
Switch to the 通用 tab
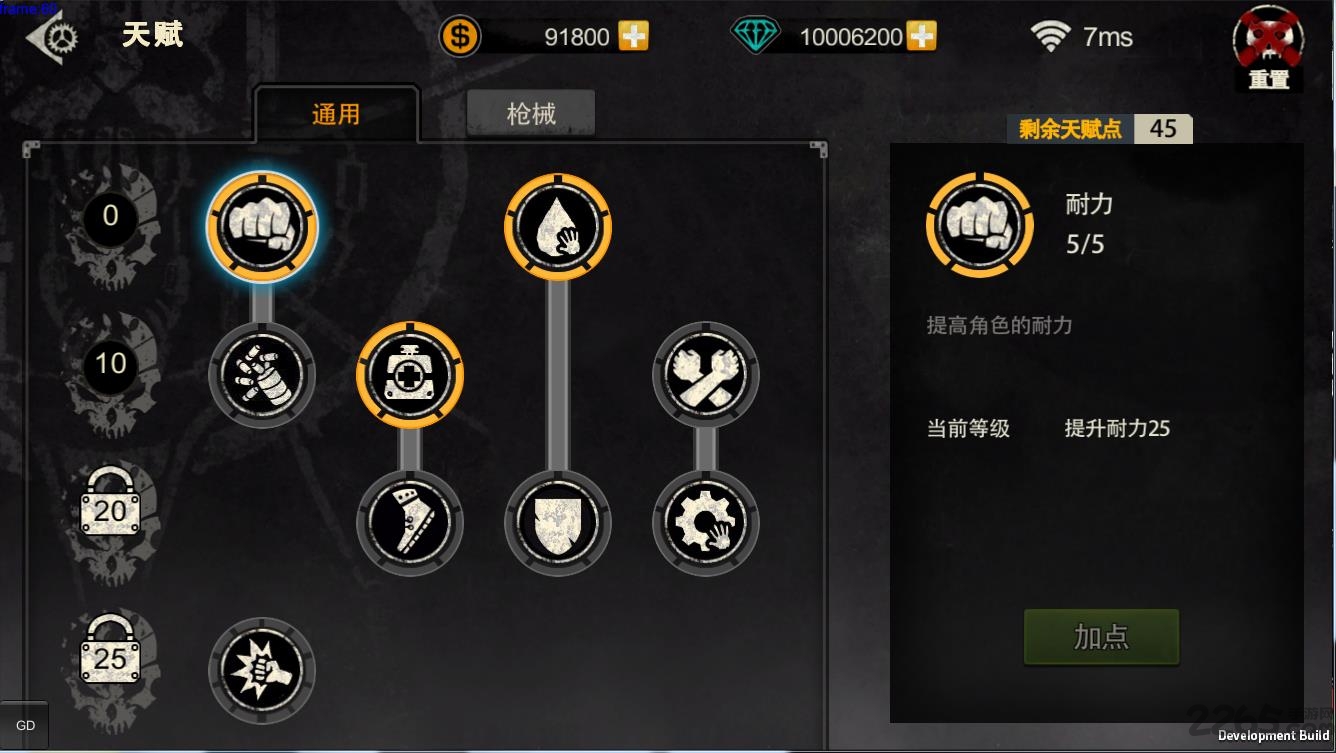point(338,113)
